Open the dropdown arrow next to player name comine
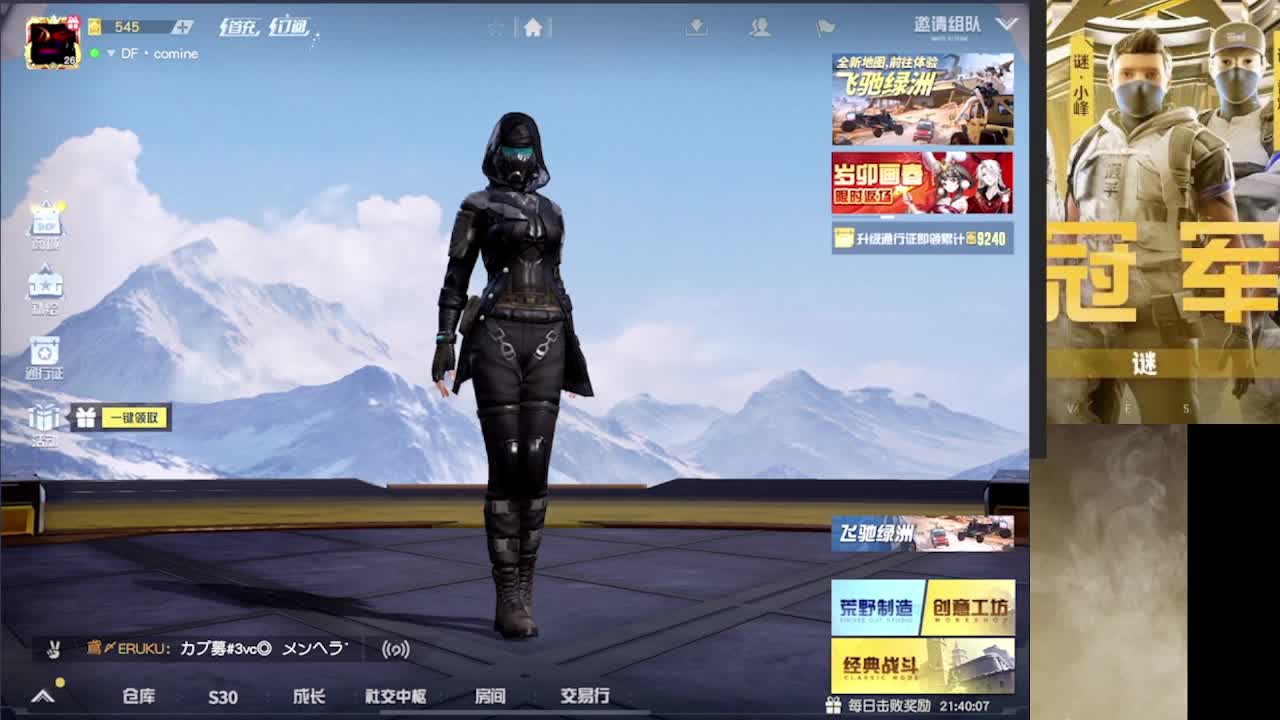 [111, 53]
